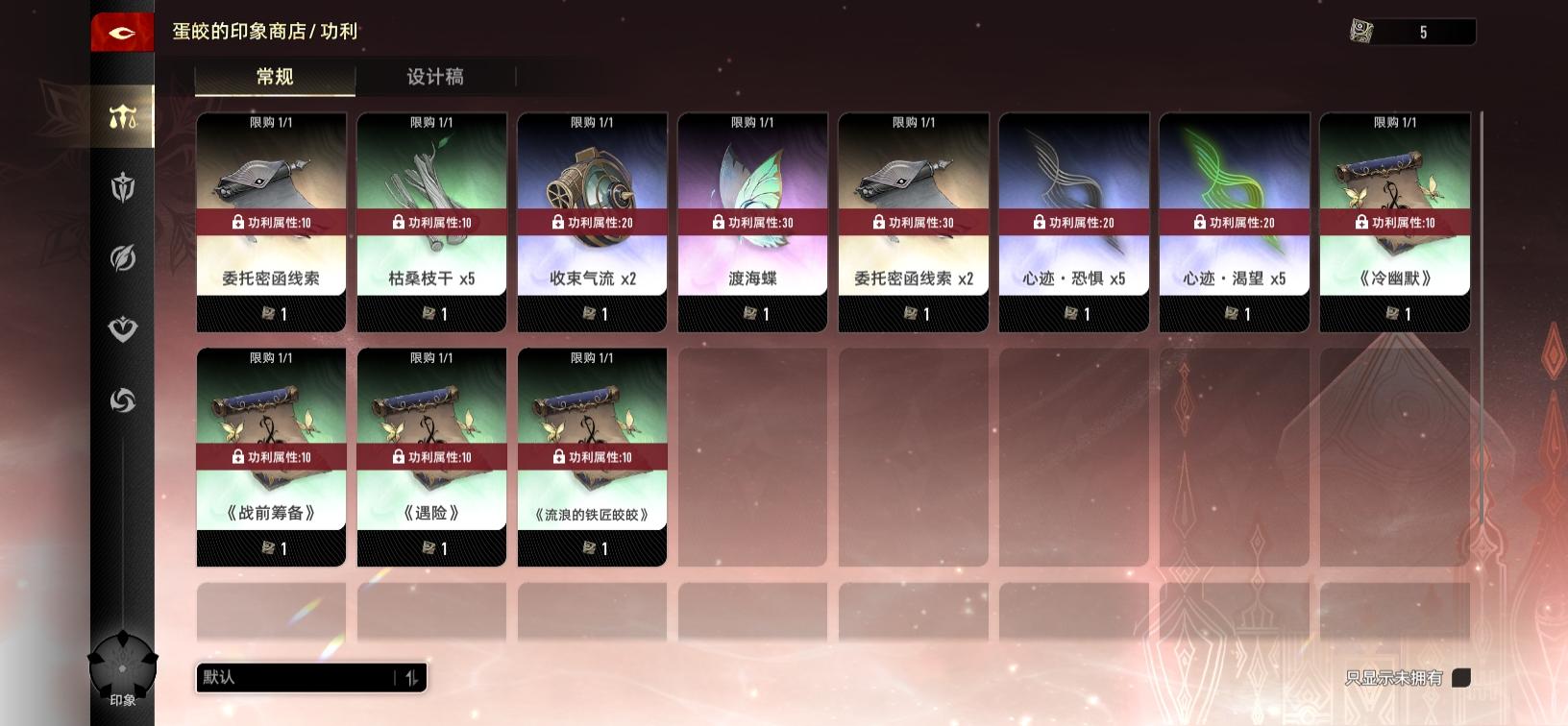The height and width of the screenshot is (726, 1568).
Task: Select the leaf swirl icon in sidebar
Action: pos(121,259)
